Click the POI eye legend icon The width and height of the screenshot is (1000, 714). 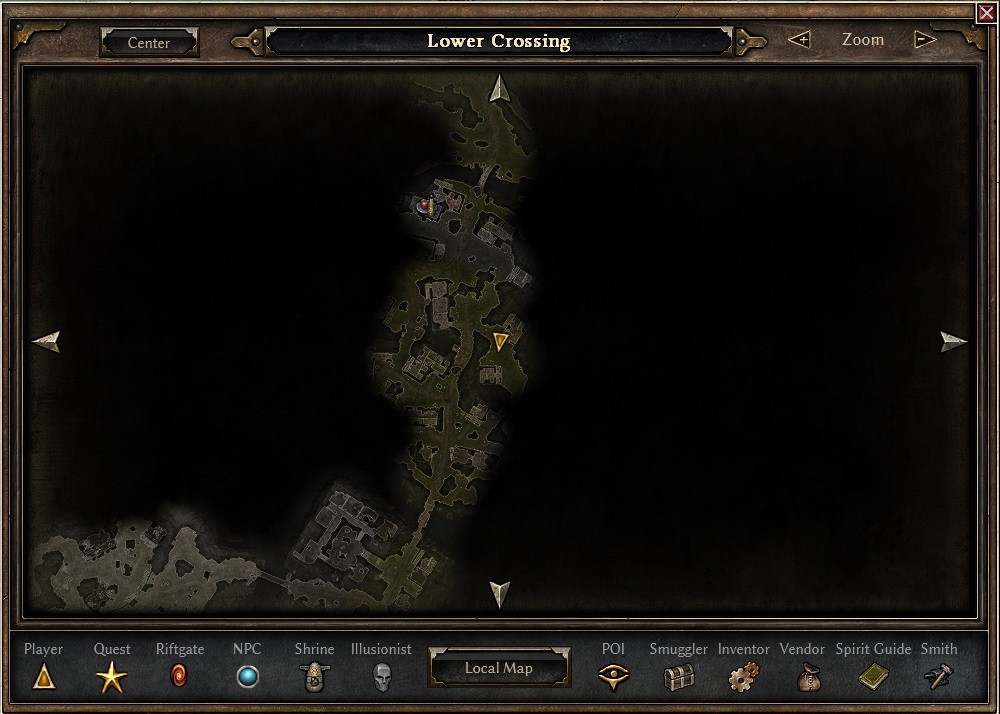coord(613,678)
